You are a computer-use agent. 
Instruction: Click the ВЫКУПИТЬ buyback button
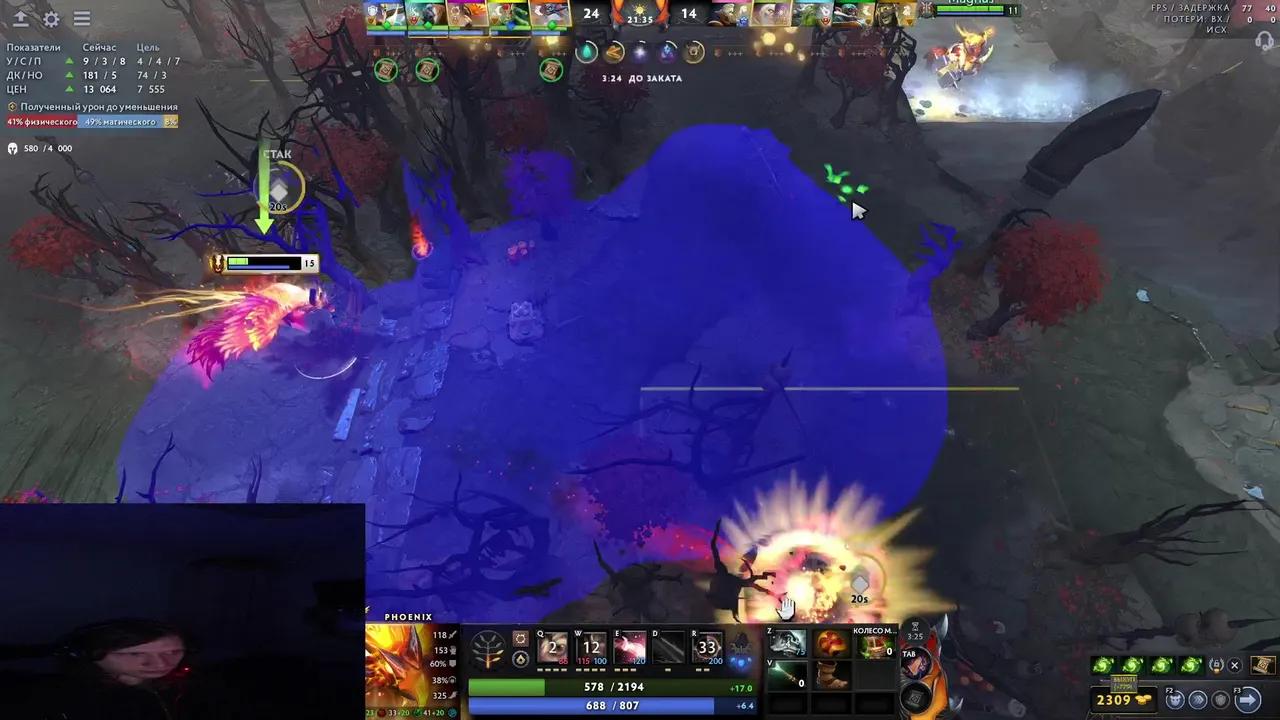1124,684
